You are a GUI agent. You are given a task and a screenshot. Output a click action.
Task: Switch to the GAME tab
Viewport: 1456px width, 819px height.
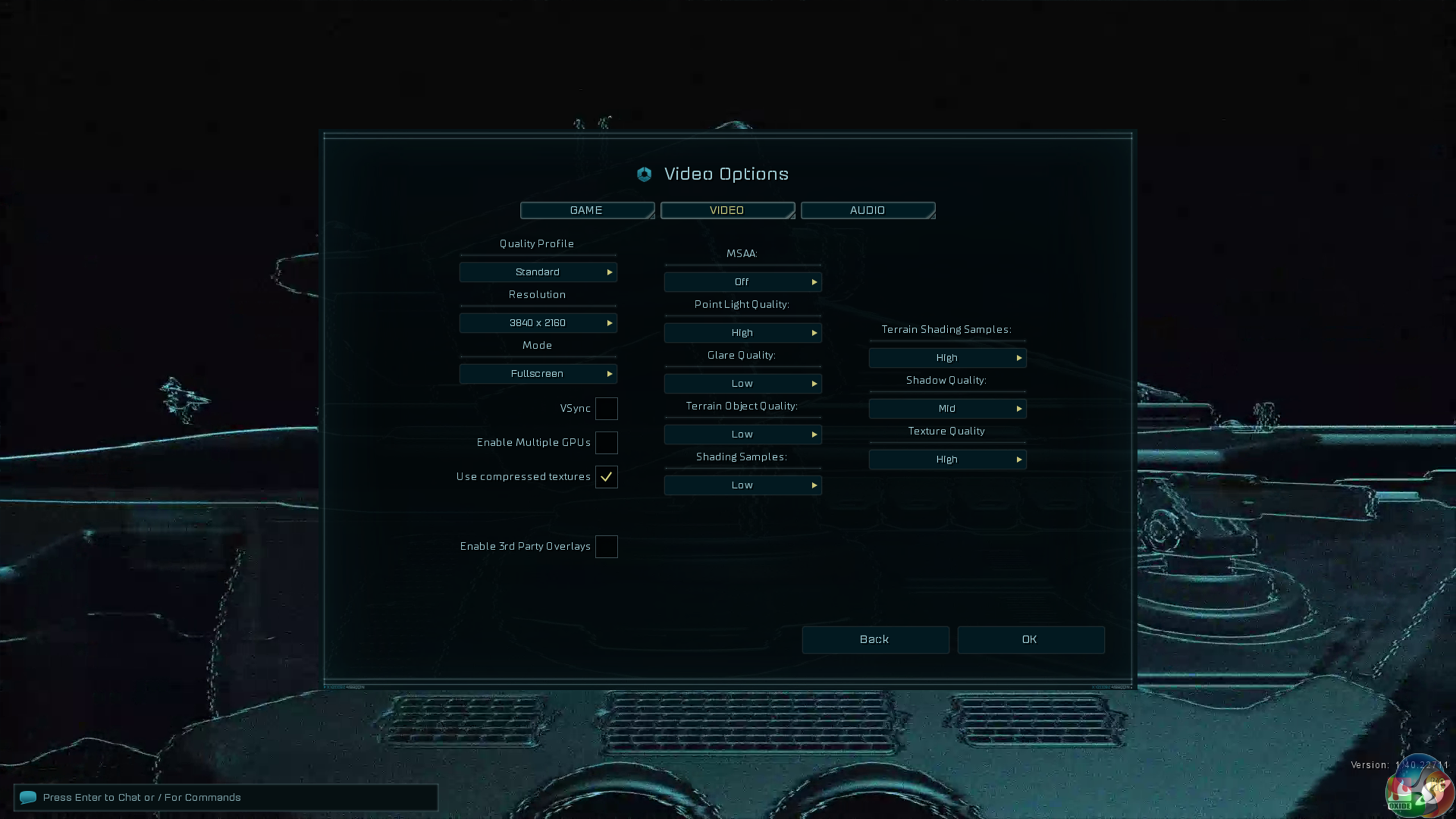(x=586, y=210)
